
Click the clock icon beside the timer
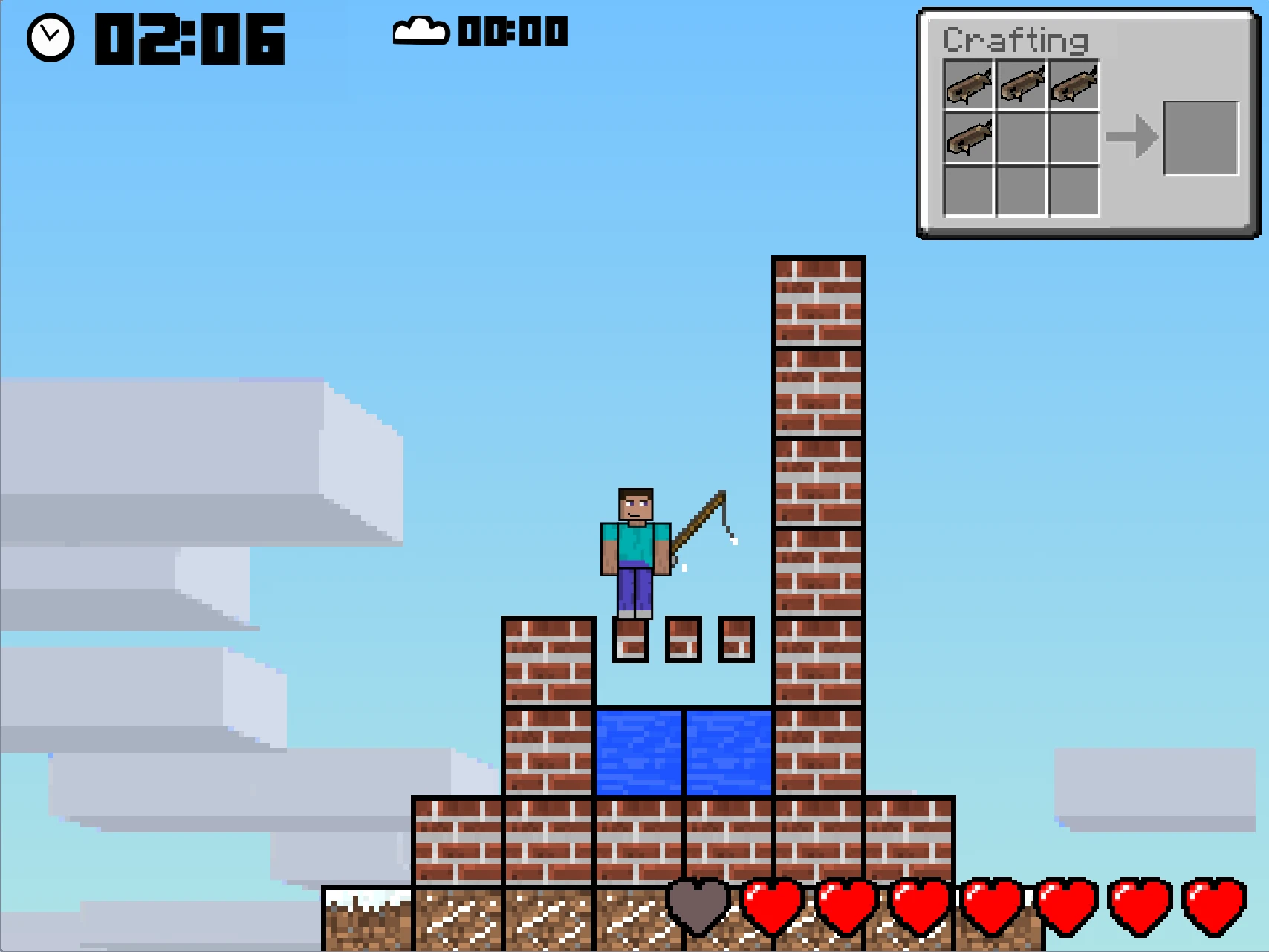[x=49, y=35]
